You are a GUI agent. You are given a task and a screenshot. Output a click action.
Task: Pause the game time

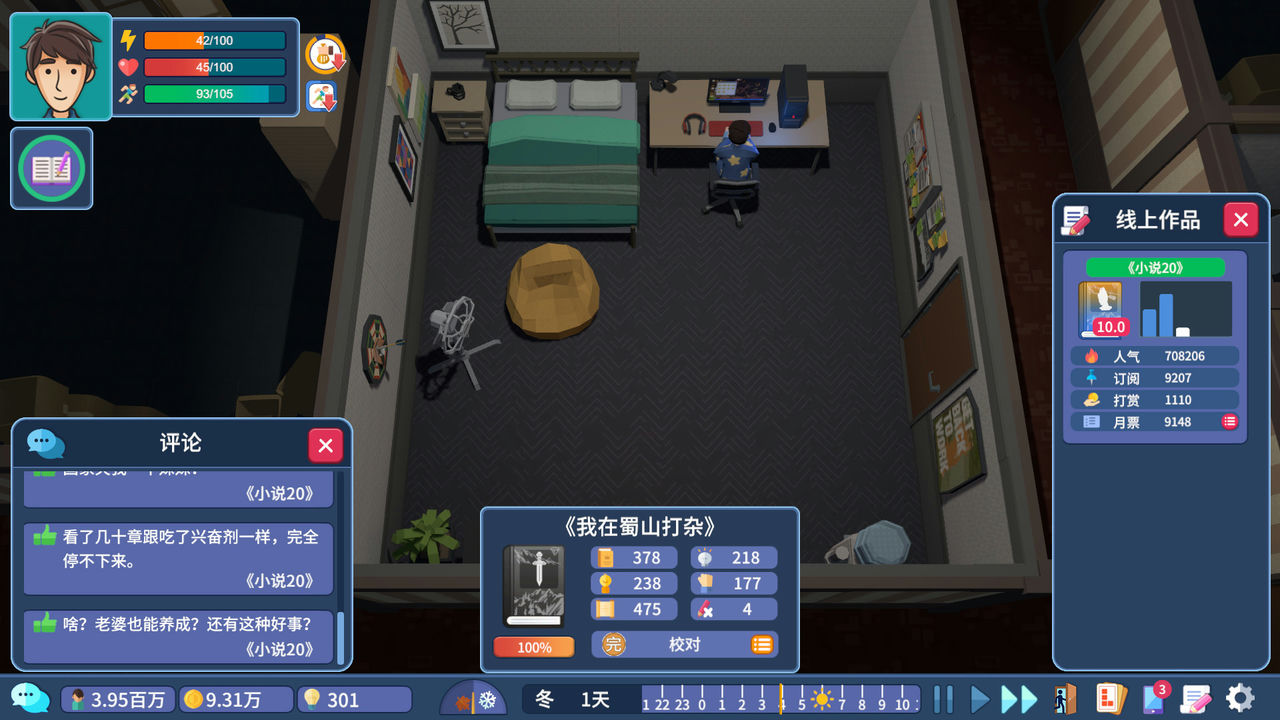tap(943, 699)
